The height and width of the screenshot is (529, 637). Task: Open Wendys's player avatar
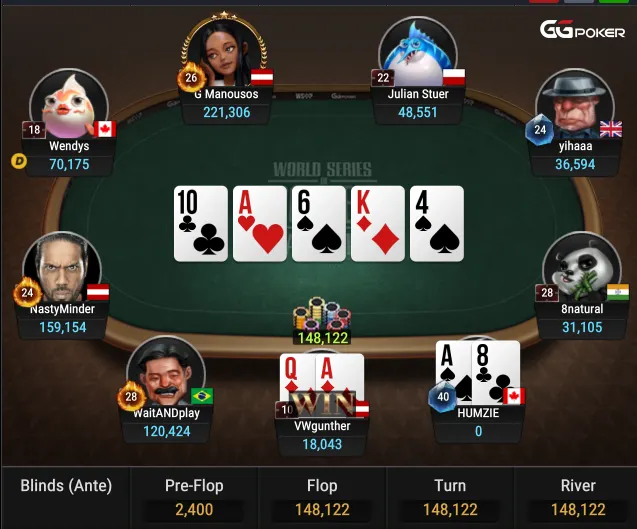(68, 105)
